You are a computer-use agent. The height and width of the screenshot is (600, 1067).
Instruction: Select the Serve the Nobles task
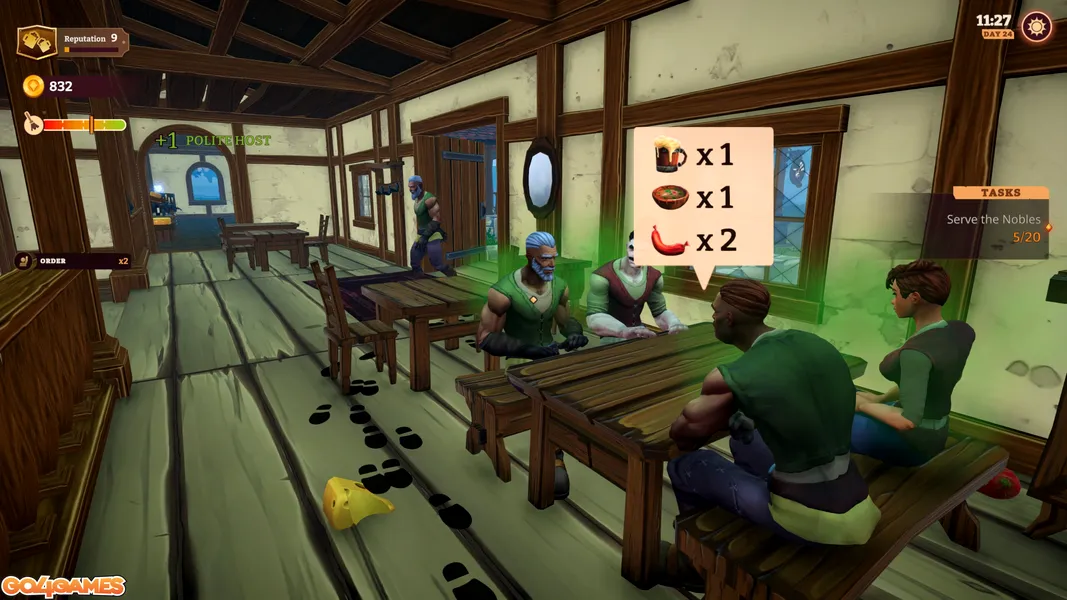point(993,219)
